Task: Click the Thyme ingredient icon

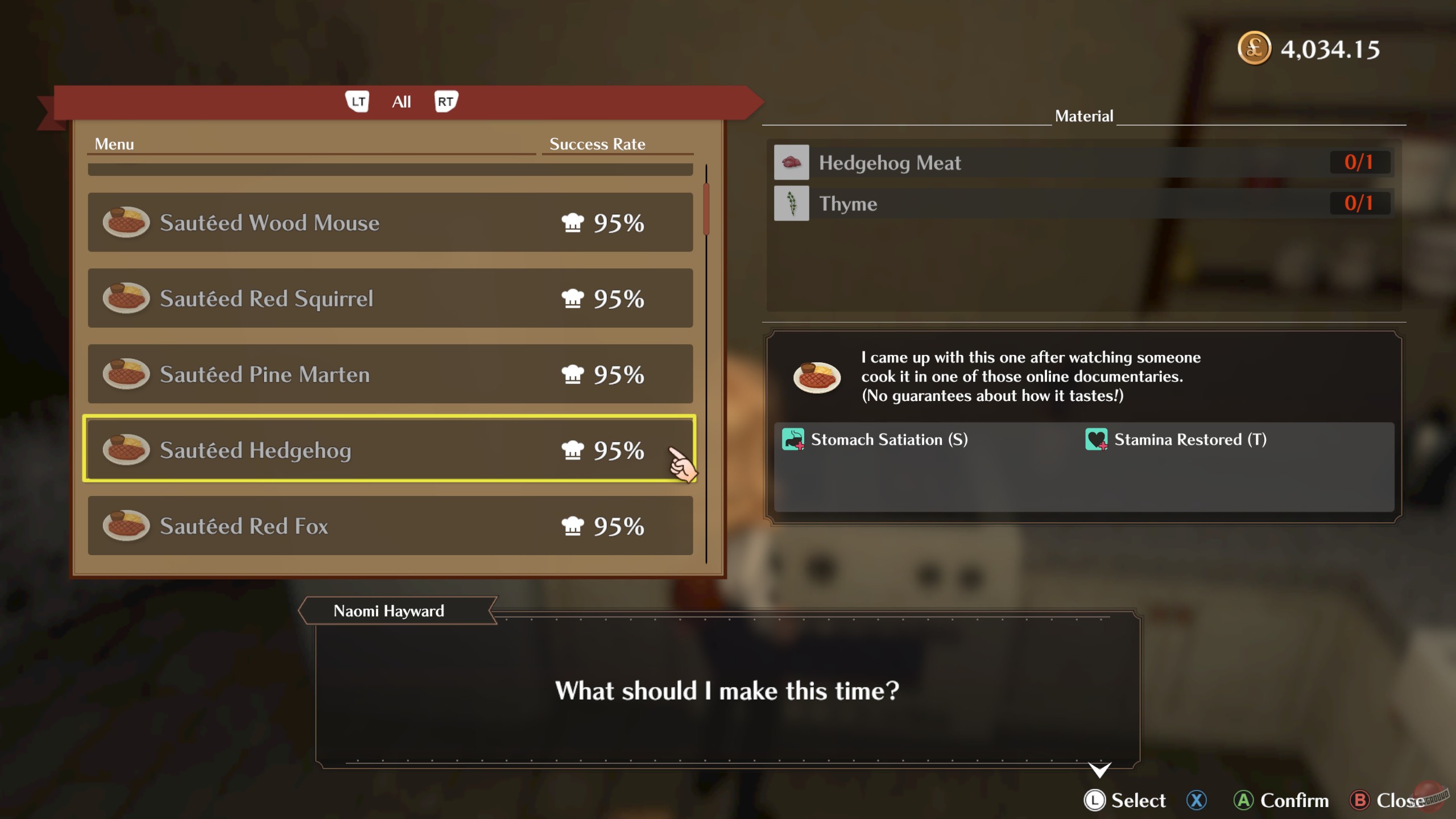Action: (792, 203)
